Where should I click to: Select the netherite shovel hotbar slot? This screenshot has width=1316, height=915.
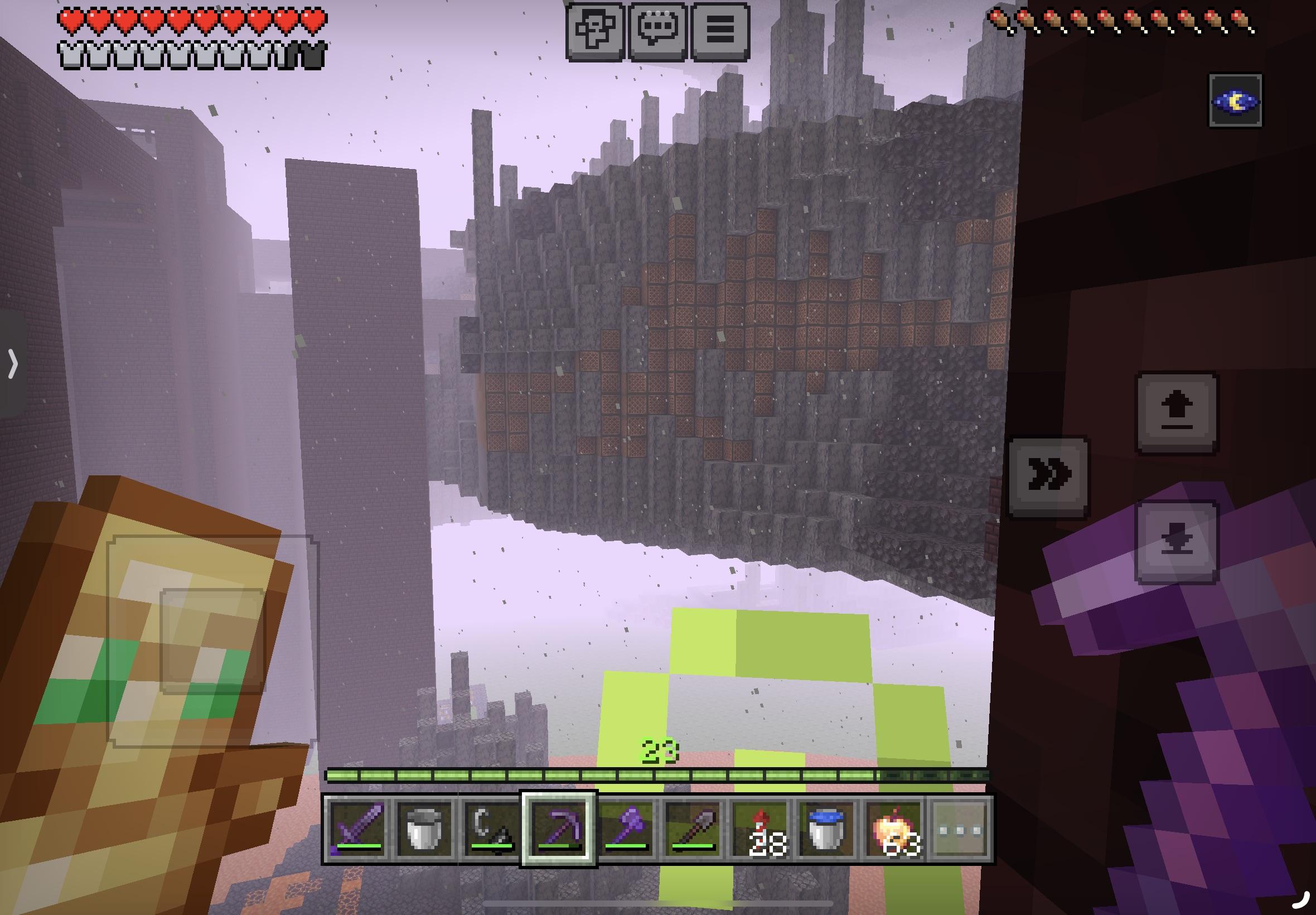tap(693, 829)
